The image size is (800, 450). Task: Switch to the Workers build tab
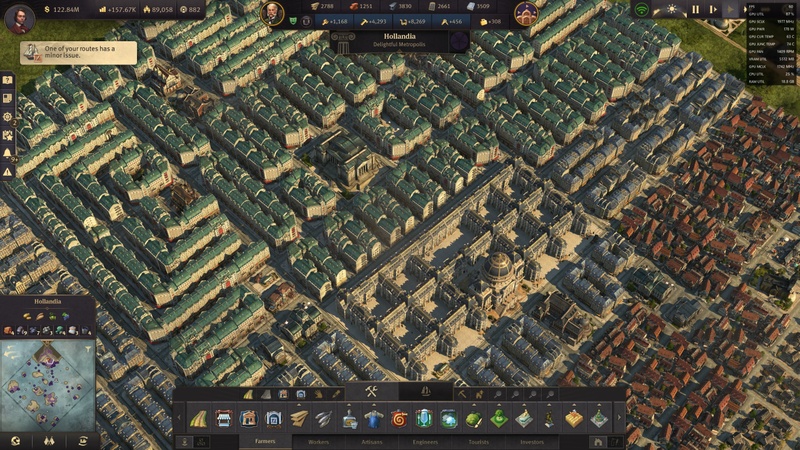pyautogui.click(x=319, y=440)
